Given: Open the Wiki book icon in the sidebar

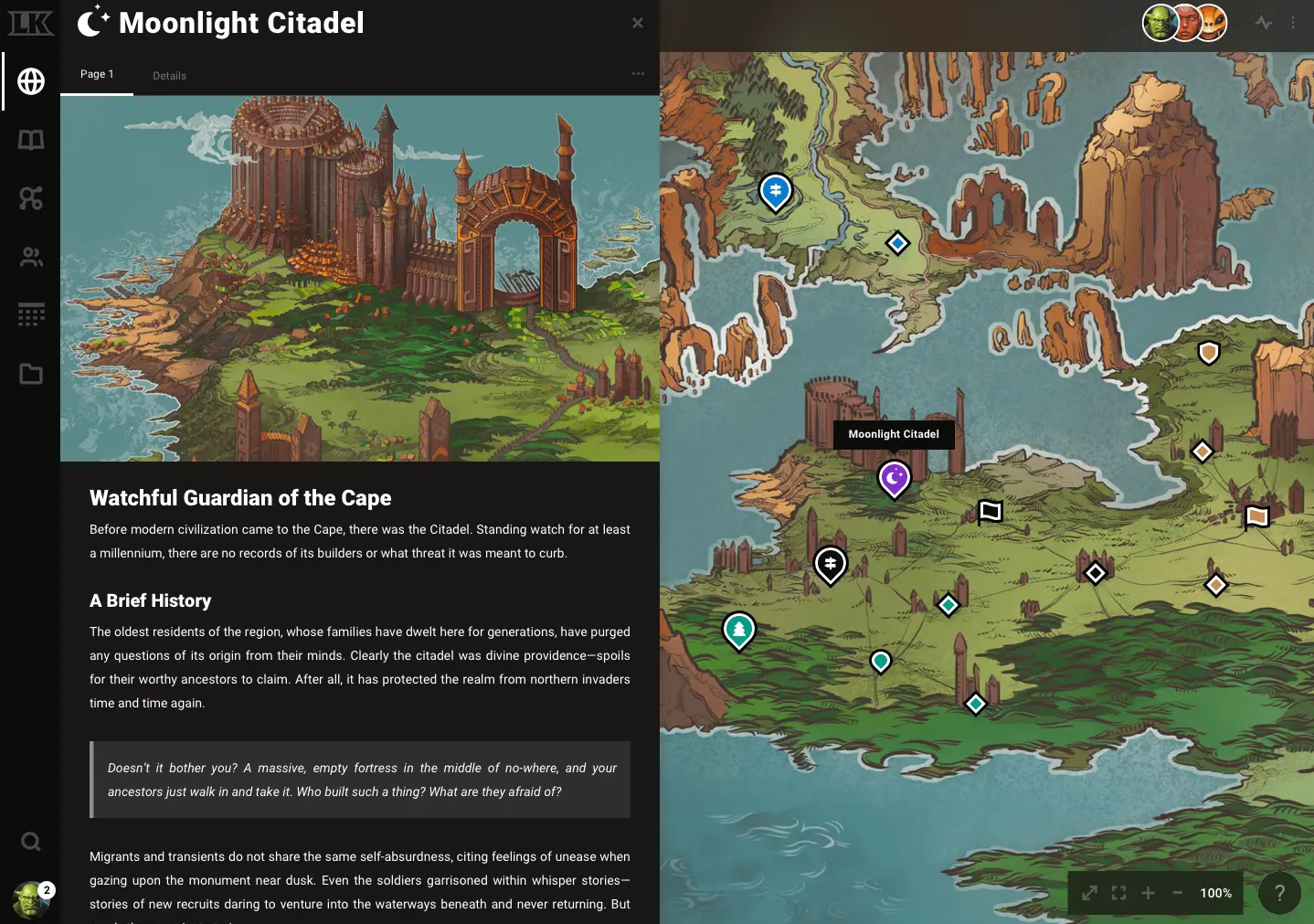Looking at the screenshot, I should click(x=31, y=140).
